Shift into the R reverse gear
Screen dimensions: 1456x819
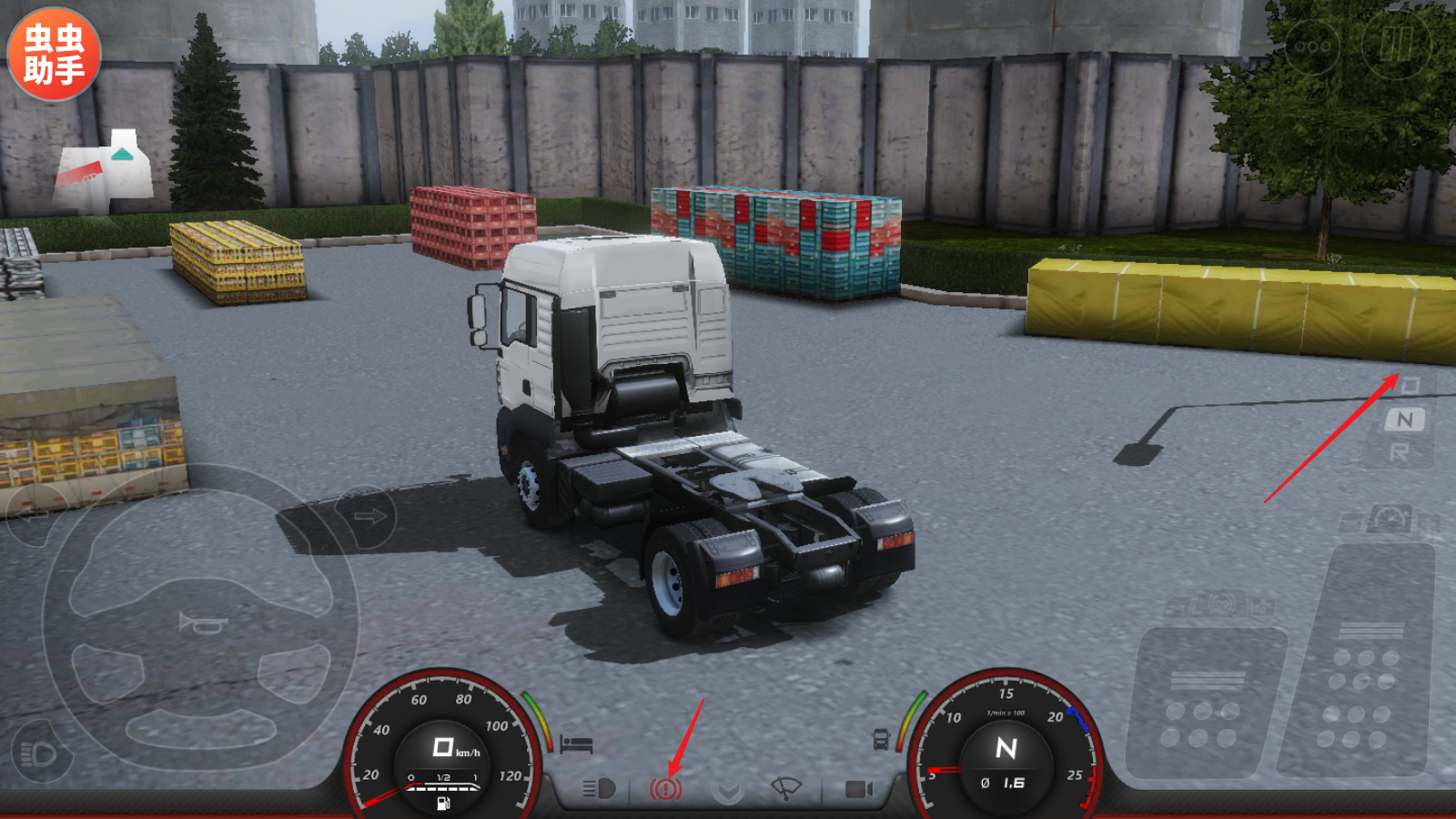(x=1400, y=452)
